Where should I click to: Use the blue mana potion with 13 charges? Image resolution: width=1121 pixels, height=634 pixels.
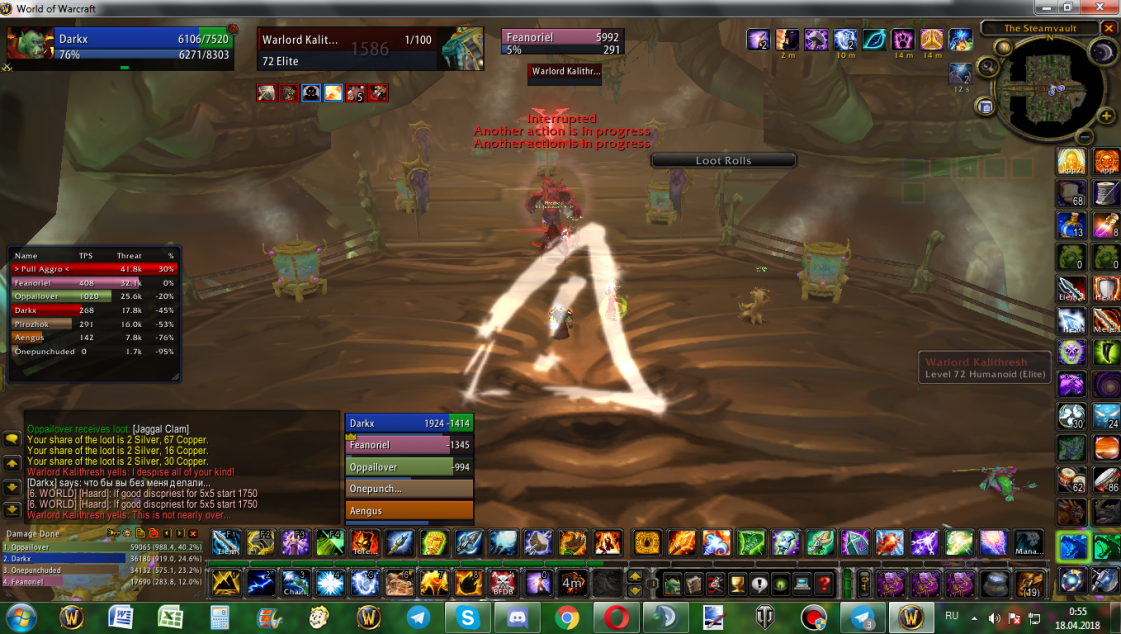click(x=1071, y=225)
